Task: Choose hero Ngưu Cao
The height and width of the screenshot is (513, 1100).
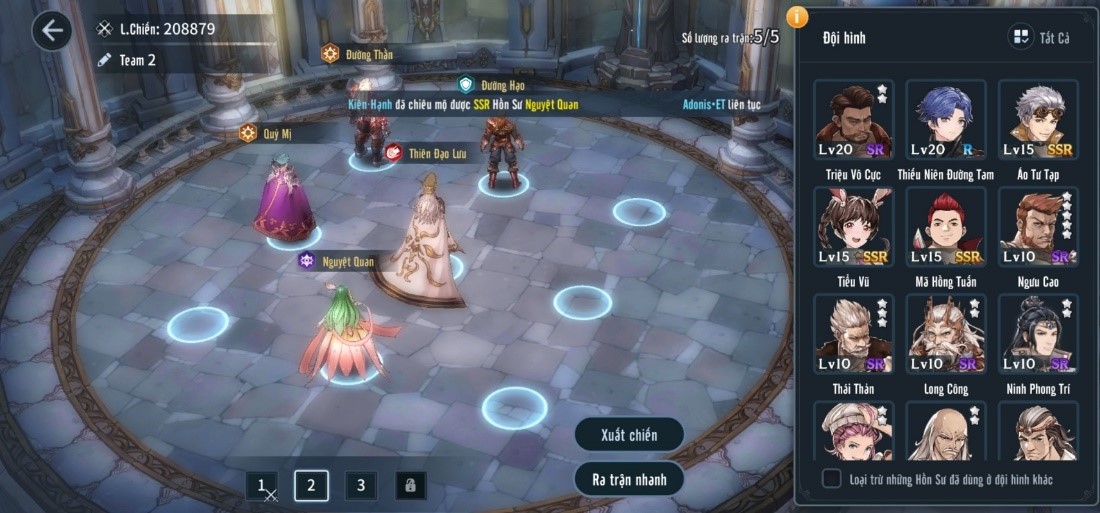Action: 1038,227
